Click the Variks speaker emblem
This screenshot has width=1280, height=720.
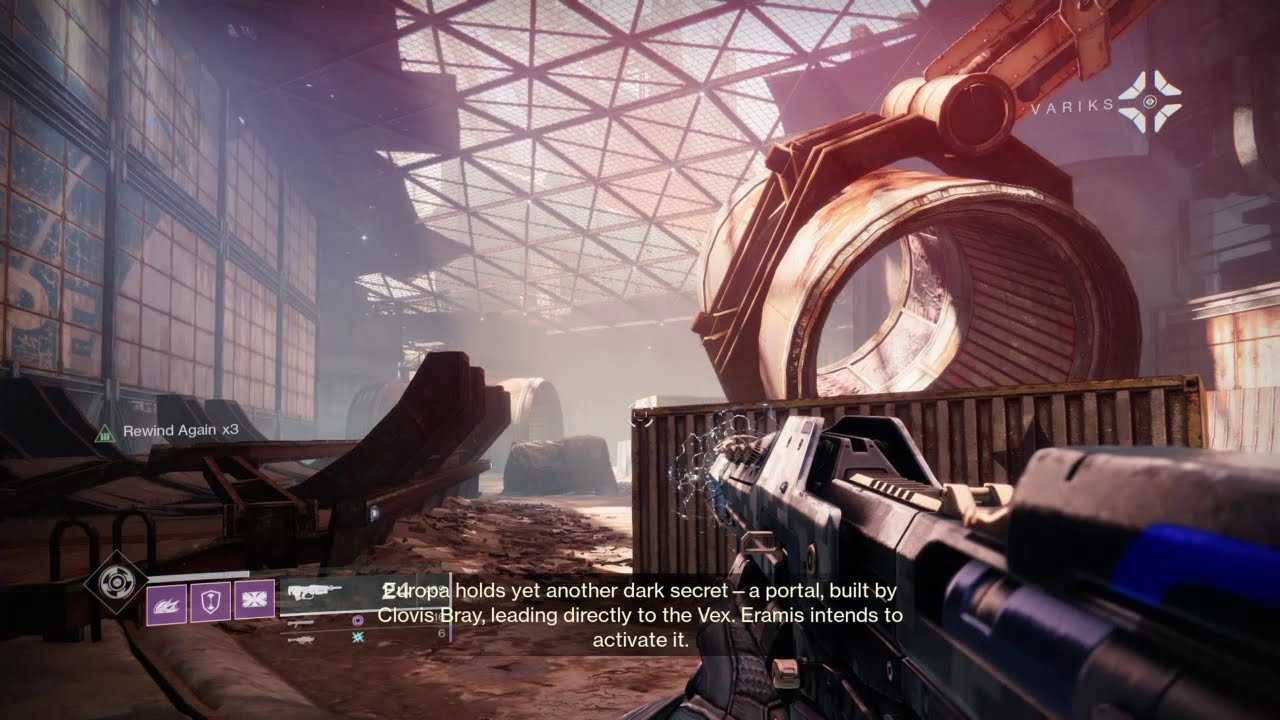1149,102
